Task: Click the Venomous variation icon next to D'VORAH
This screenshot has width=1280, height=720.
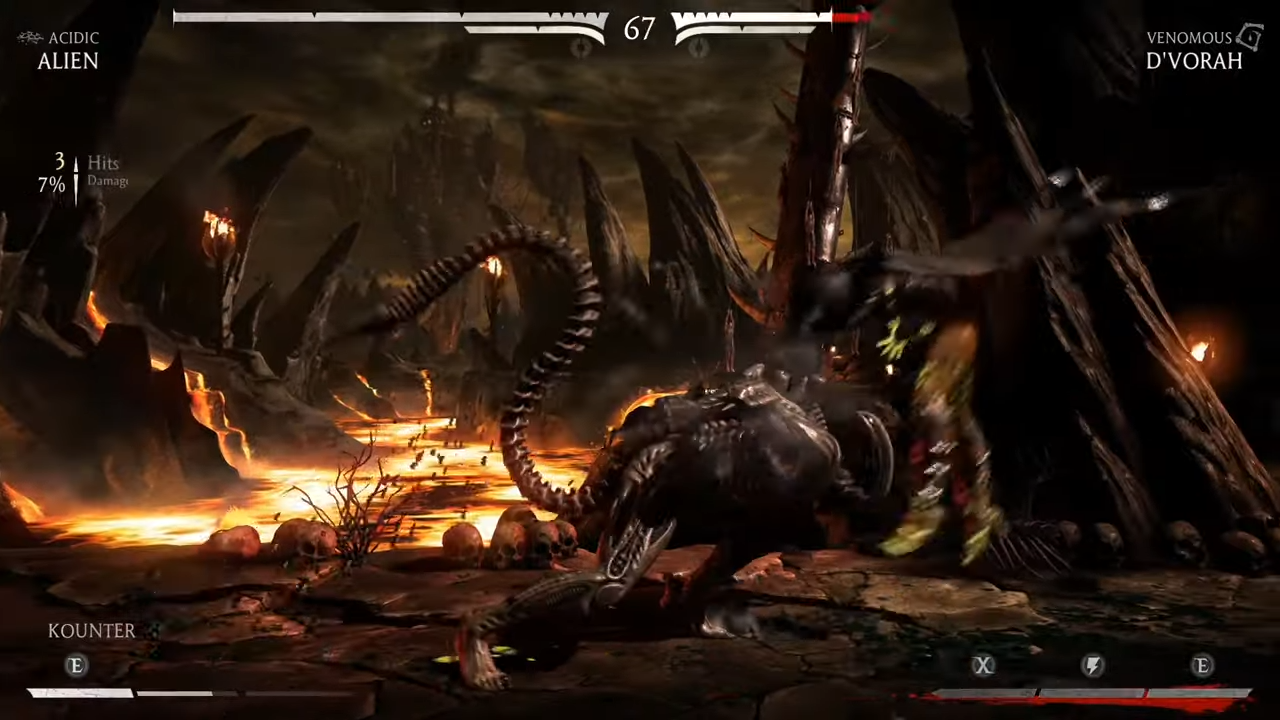Action: [1249, 37]
